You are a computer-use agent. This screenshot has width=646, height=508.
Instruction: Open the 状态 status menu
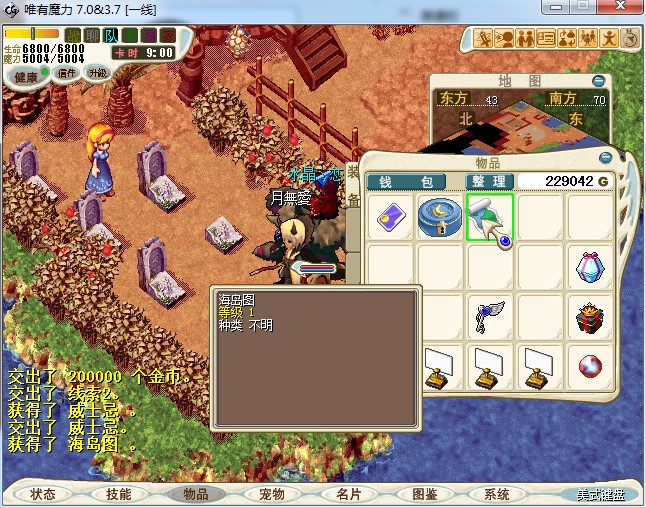43,494
